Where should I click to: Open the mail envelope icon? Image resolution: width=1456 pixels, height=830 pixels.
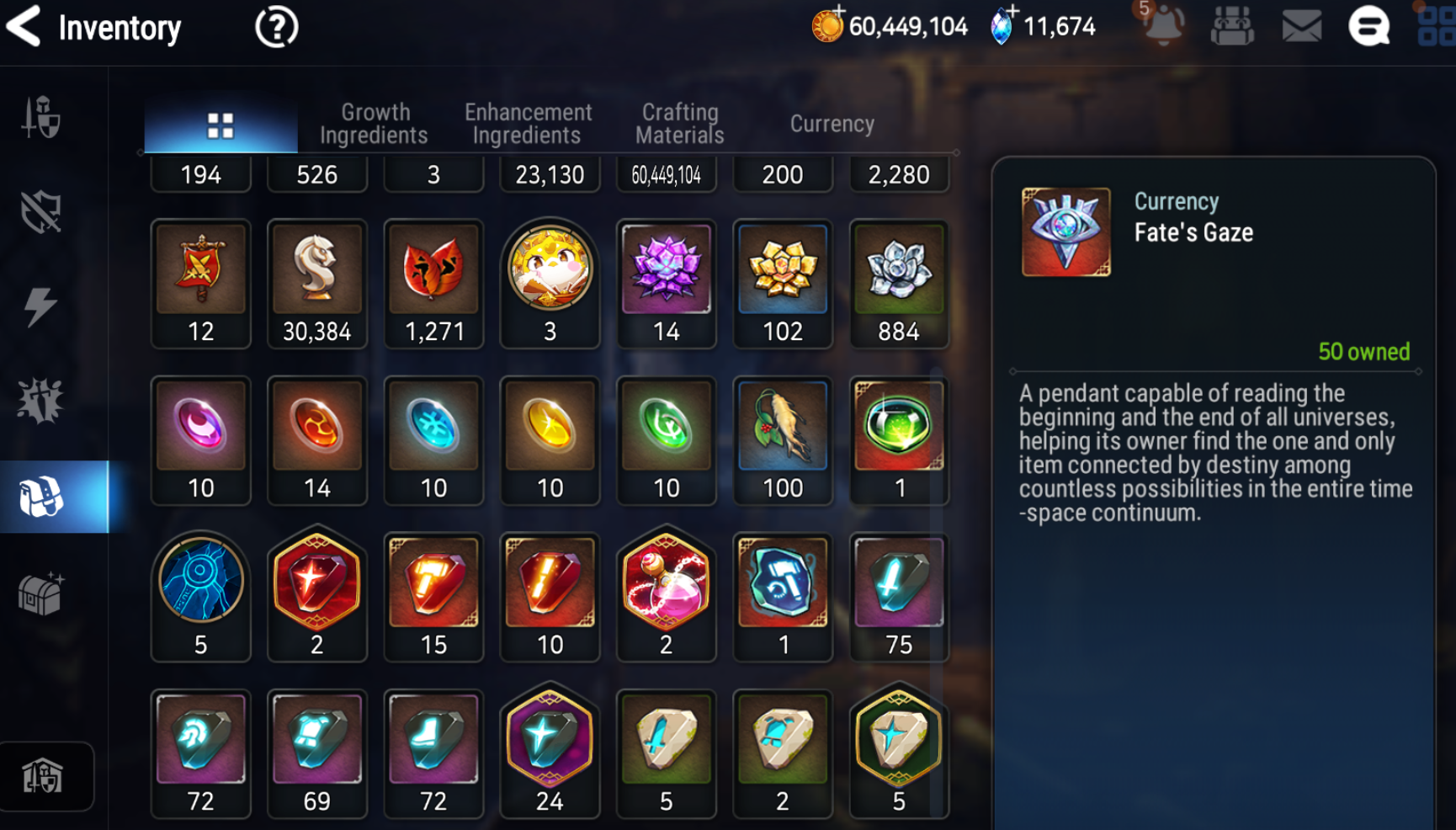[1301, 27]
